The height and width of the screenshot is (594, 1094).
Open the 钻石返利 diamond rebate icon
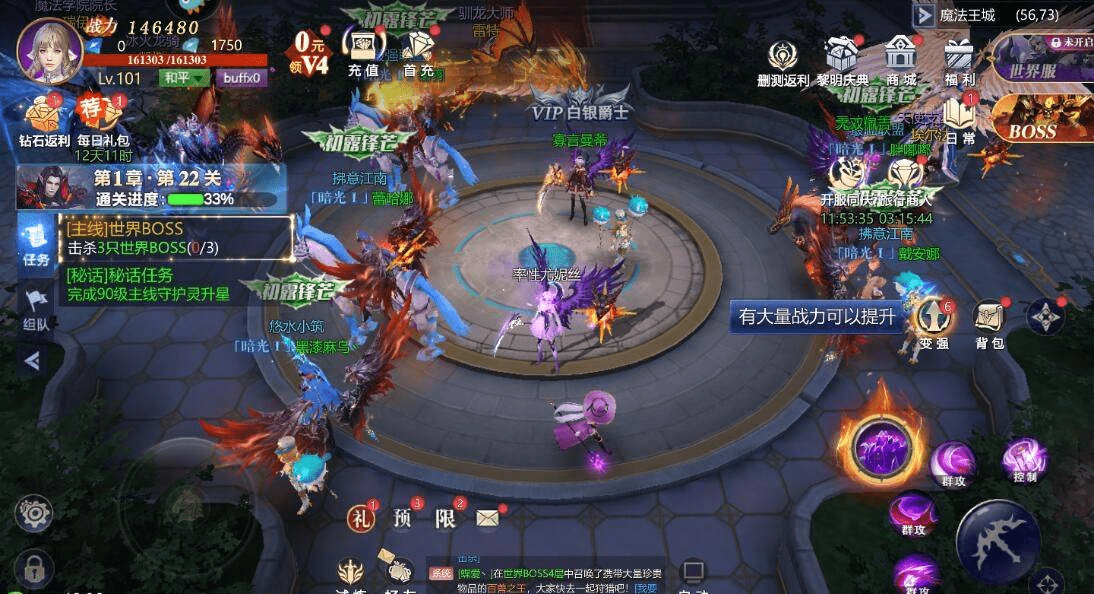[x=45, y=118]
